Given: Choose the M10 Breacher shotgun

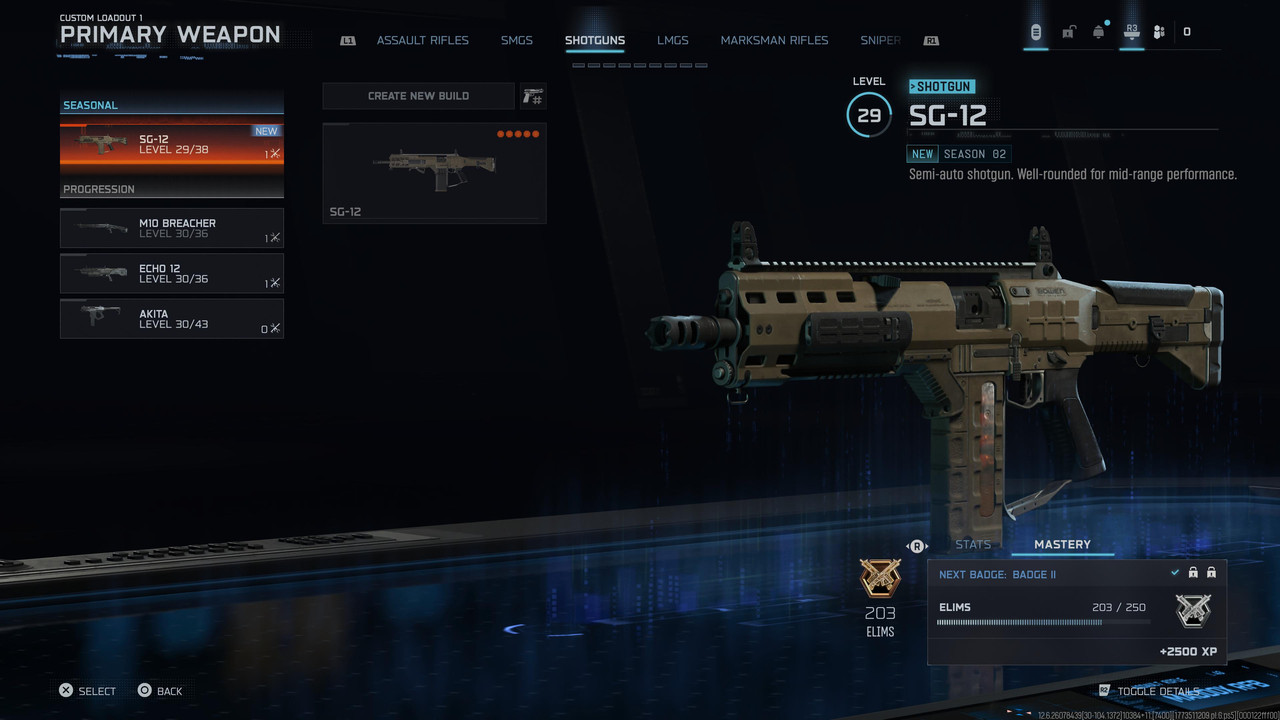Looking at the screenshot, I should [172, 228].
